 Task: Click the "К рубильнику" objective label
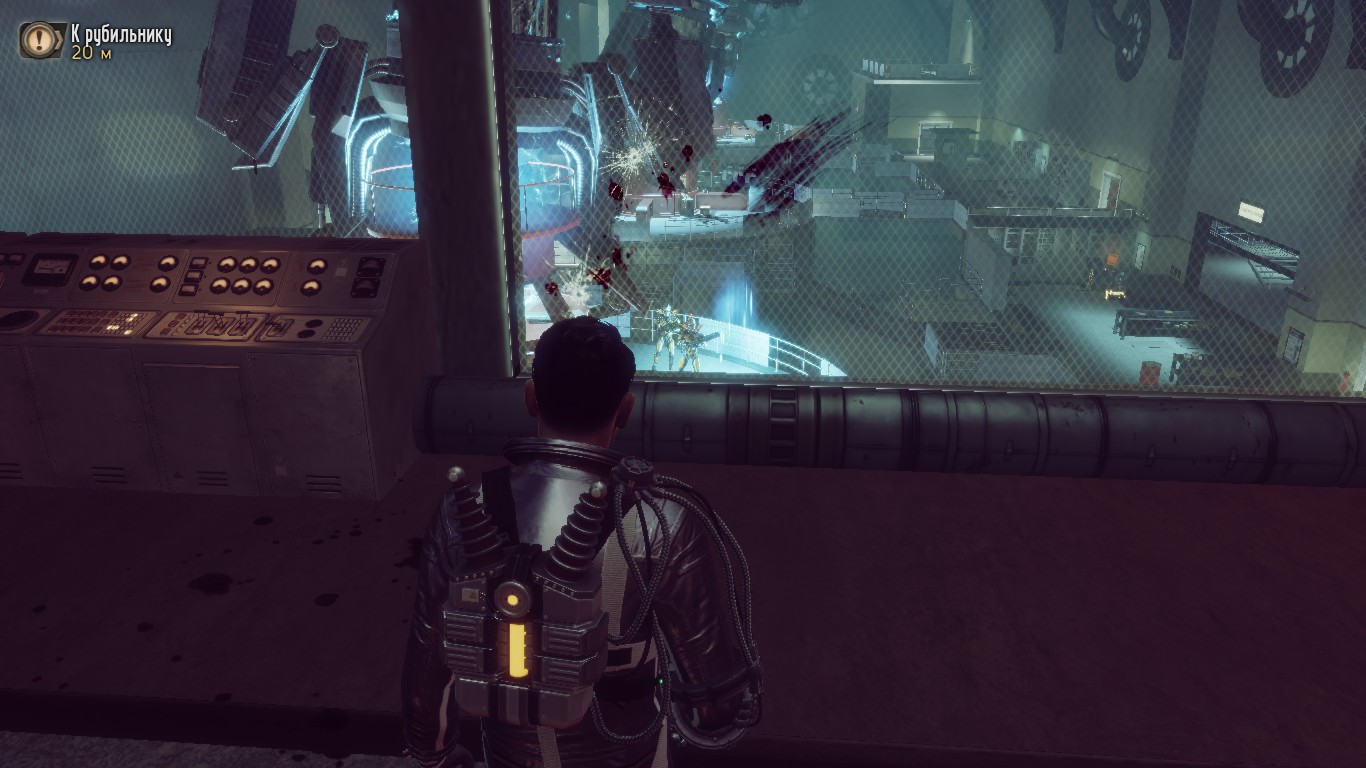pyautogui.click(x=121, y=35)
